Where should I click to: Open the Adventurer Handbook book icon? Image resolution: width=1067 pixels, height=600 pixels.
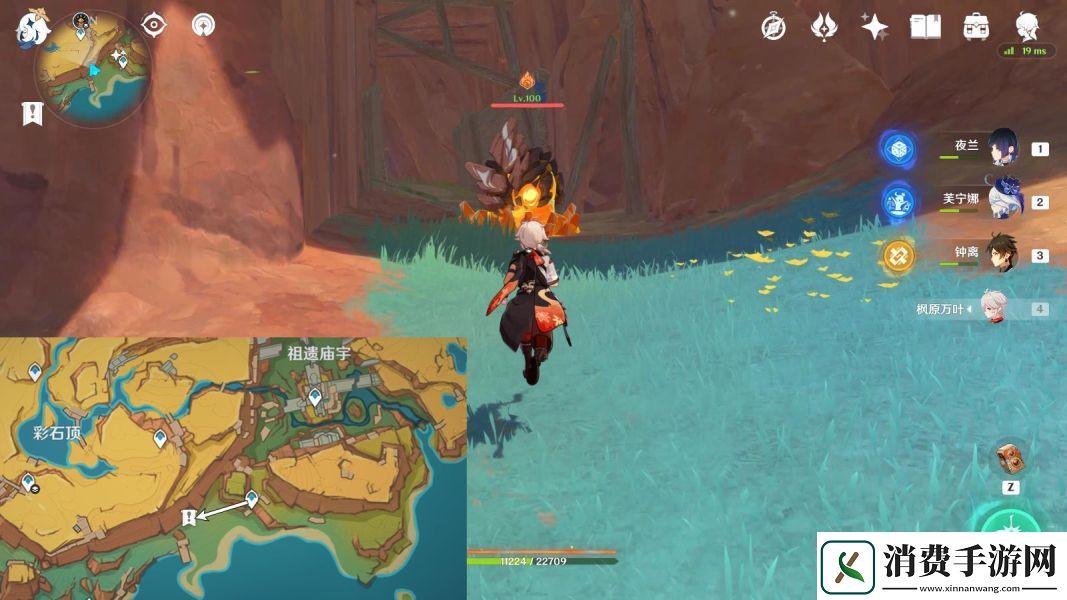tap(925, 27)
